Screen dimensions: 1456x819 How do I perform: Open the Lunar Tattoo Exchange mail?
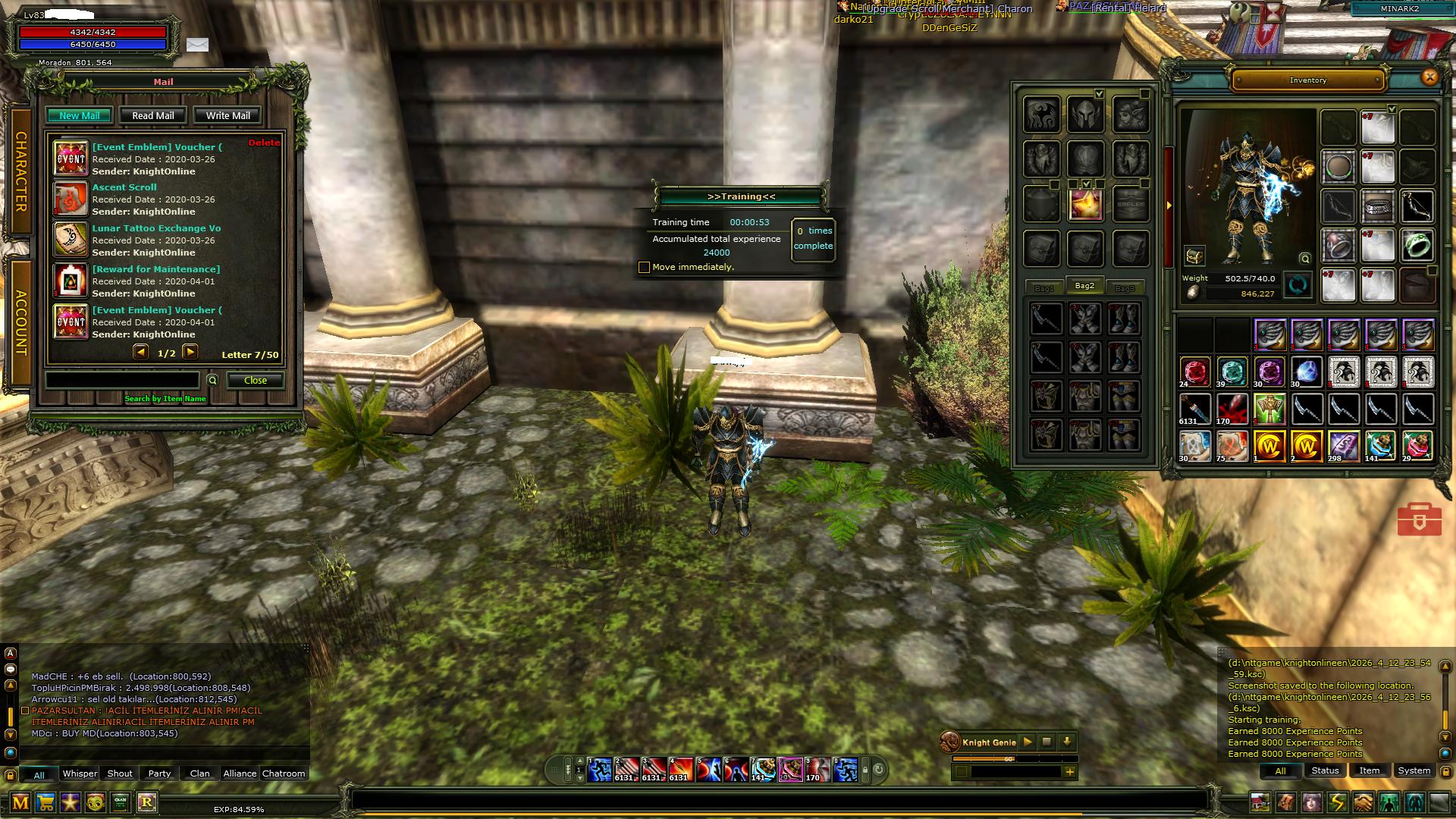(156, 228)
